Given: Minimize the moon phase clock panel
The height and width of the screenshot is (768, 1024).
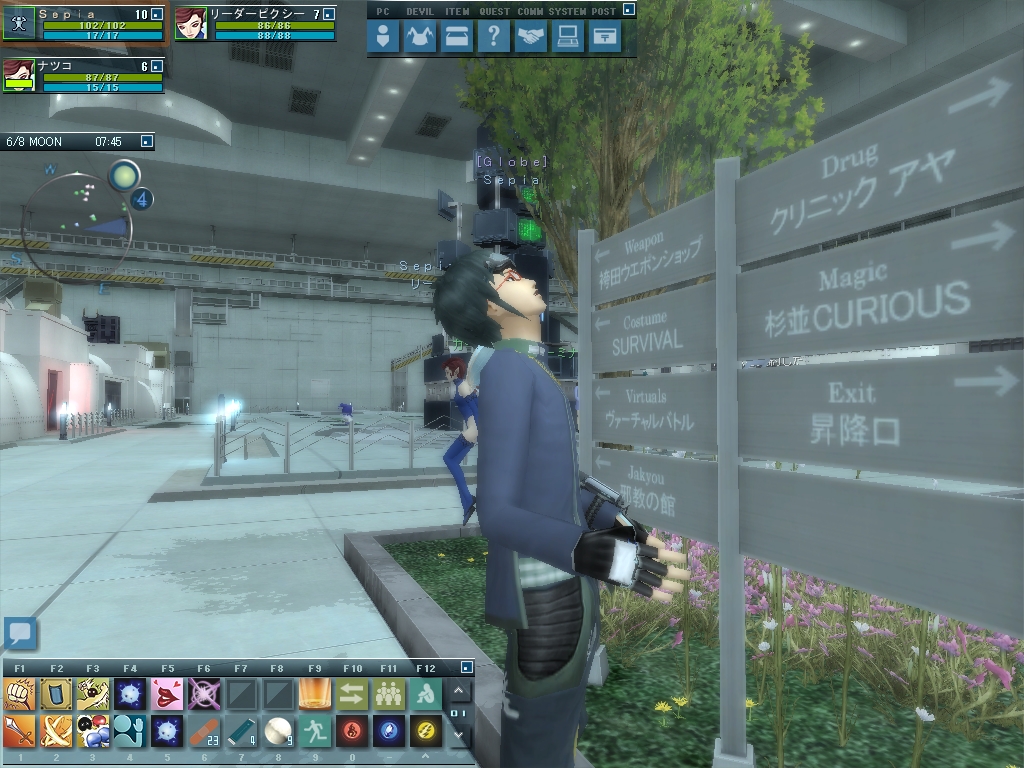Looking at the screenshot, I should point(147,142).
